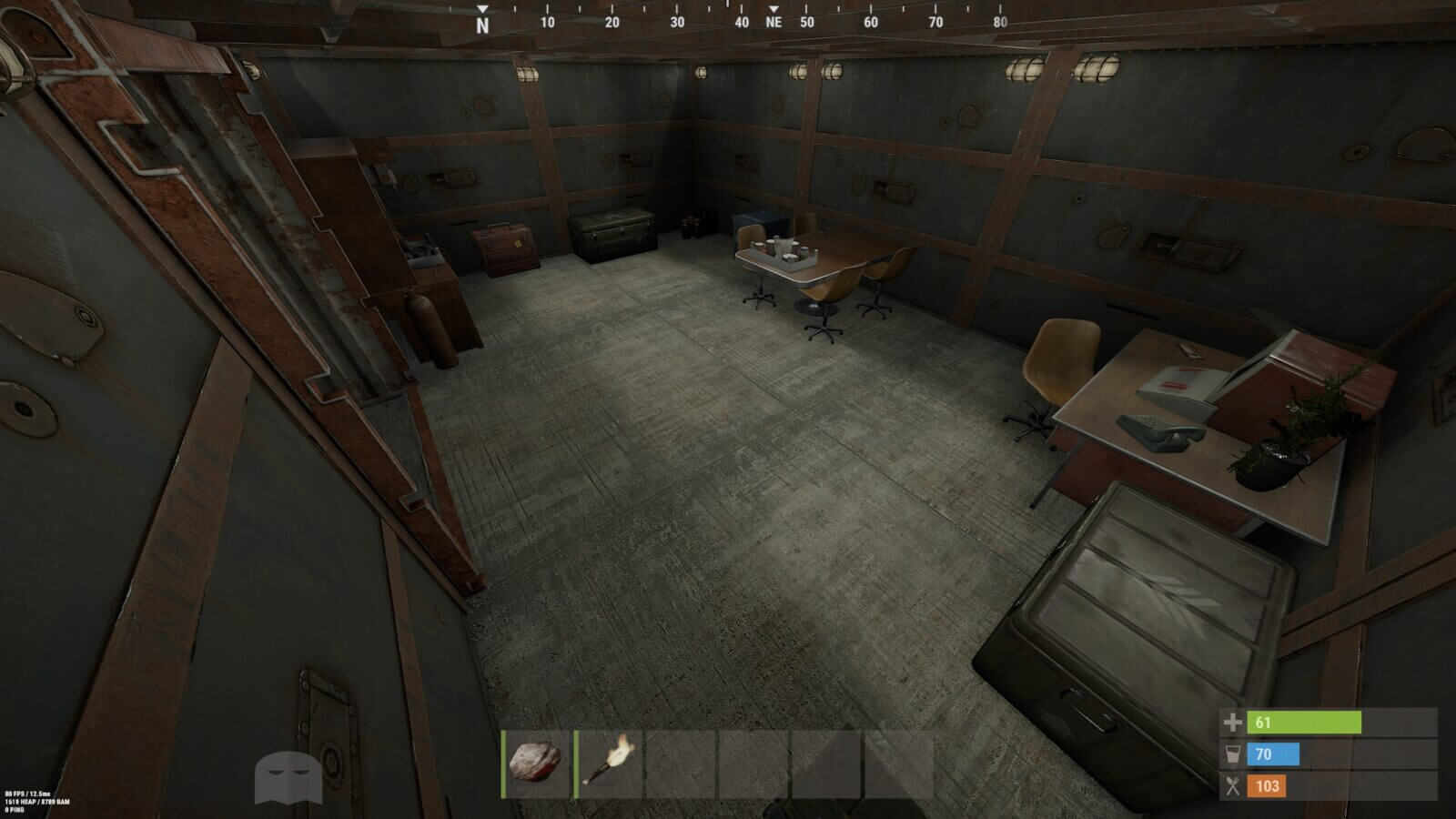Select the rock in the hotbar
The width and height of the screenshot is (1456, 819).
pos(536,764)
